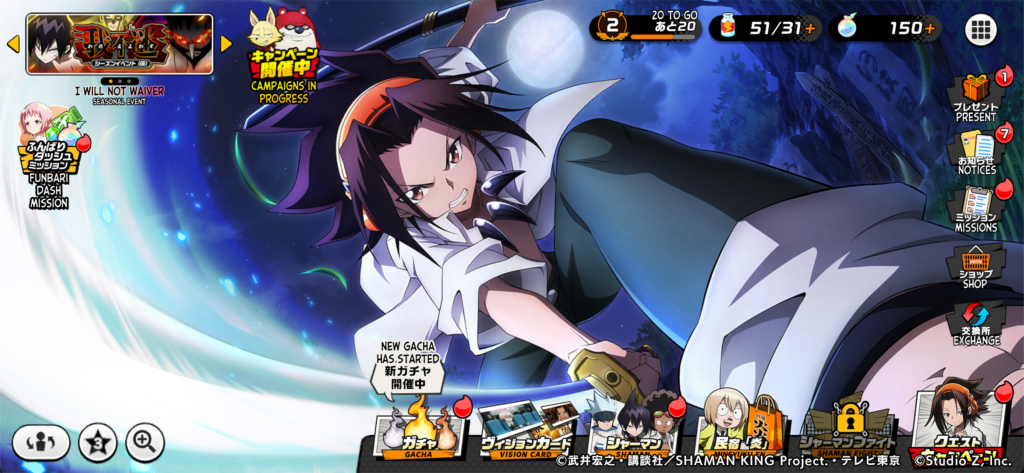
Task: Open the grid menu button
Action: 981,29
